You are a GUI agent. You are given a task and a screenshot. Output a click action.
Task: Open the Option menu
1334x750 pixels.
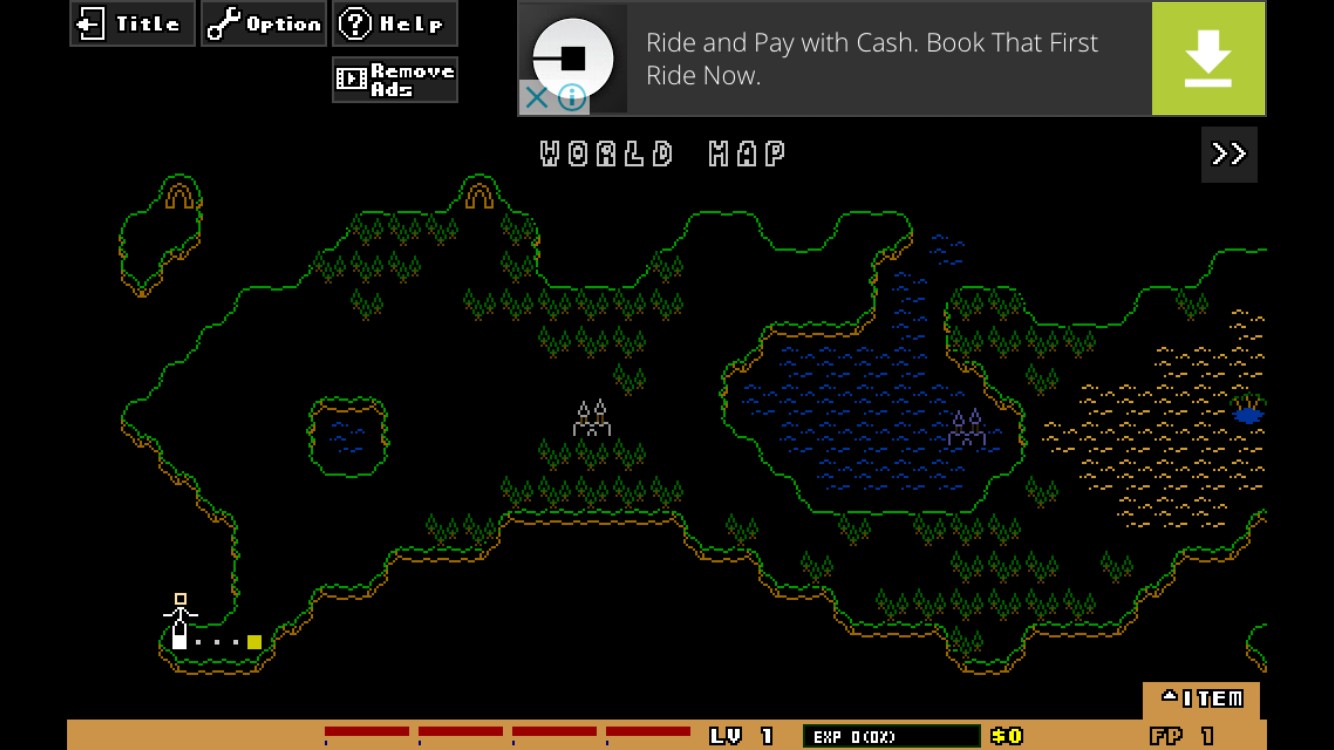coord(264,24)
